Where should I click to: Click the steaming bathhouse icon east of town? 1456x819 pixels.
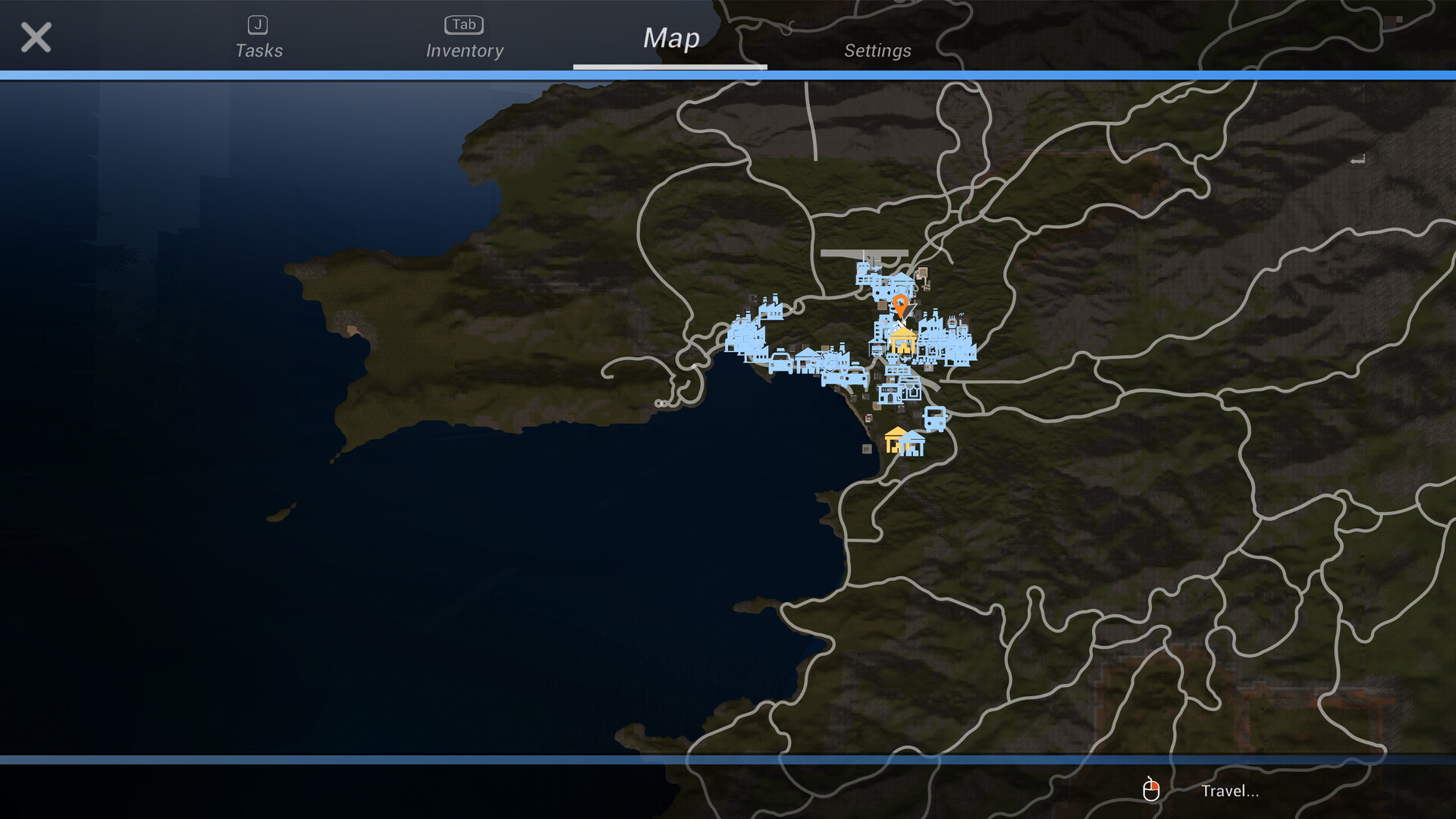click(952, 322)
